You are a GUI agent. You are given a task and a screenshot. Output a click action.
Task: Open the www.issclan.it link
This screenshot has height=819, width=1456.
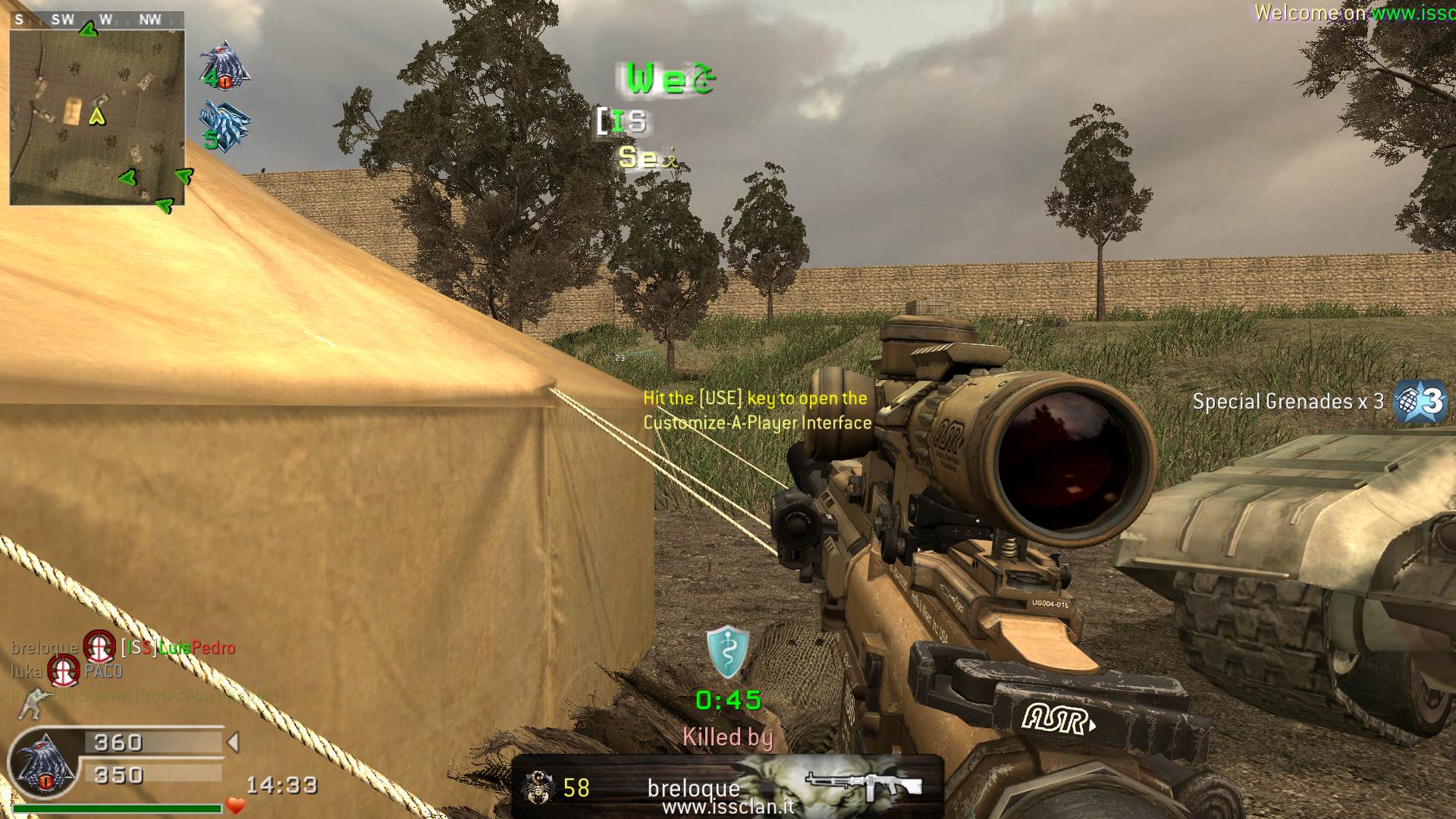728,808
